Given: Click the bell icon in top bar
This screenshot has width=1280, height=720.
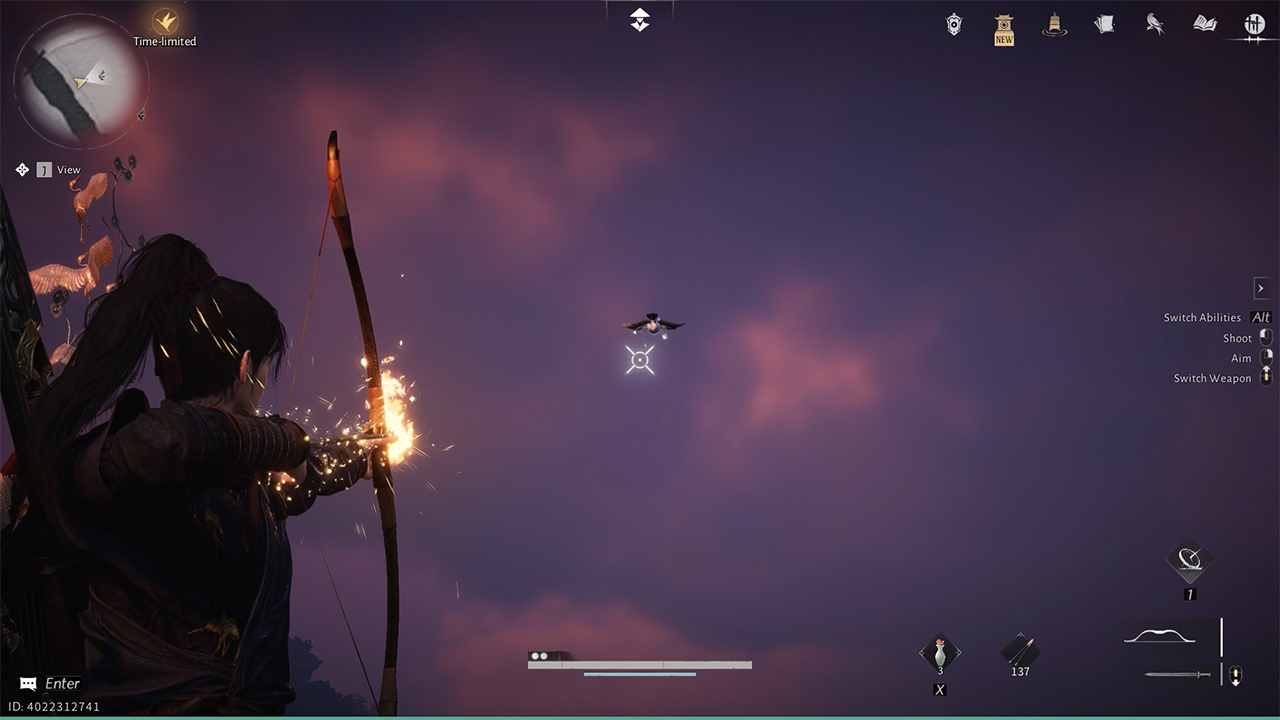Looking at the screenshot, I should tap(1053, 25).
